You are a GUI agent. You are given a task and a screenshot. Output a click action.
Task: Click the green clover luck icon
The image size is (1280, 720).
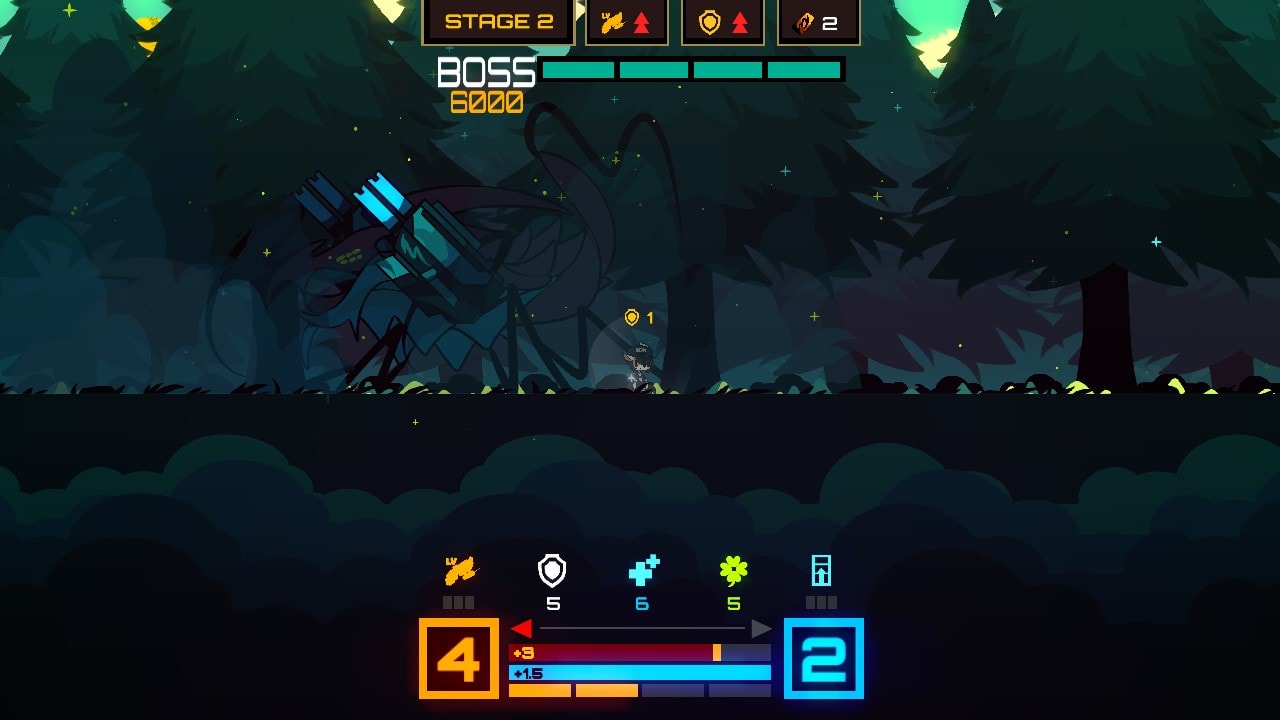pos(732,571)
